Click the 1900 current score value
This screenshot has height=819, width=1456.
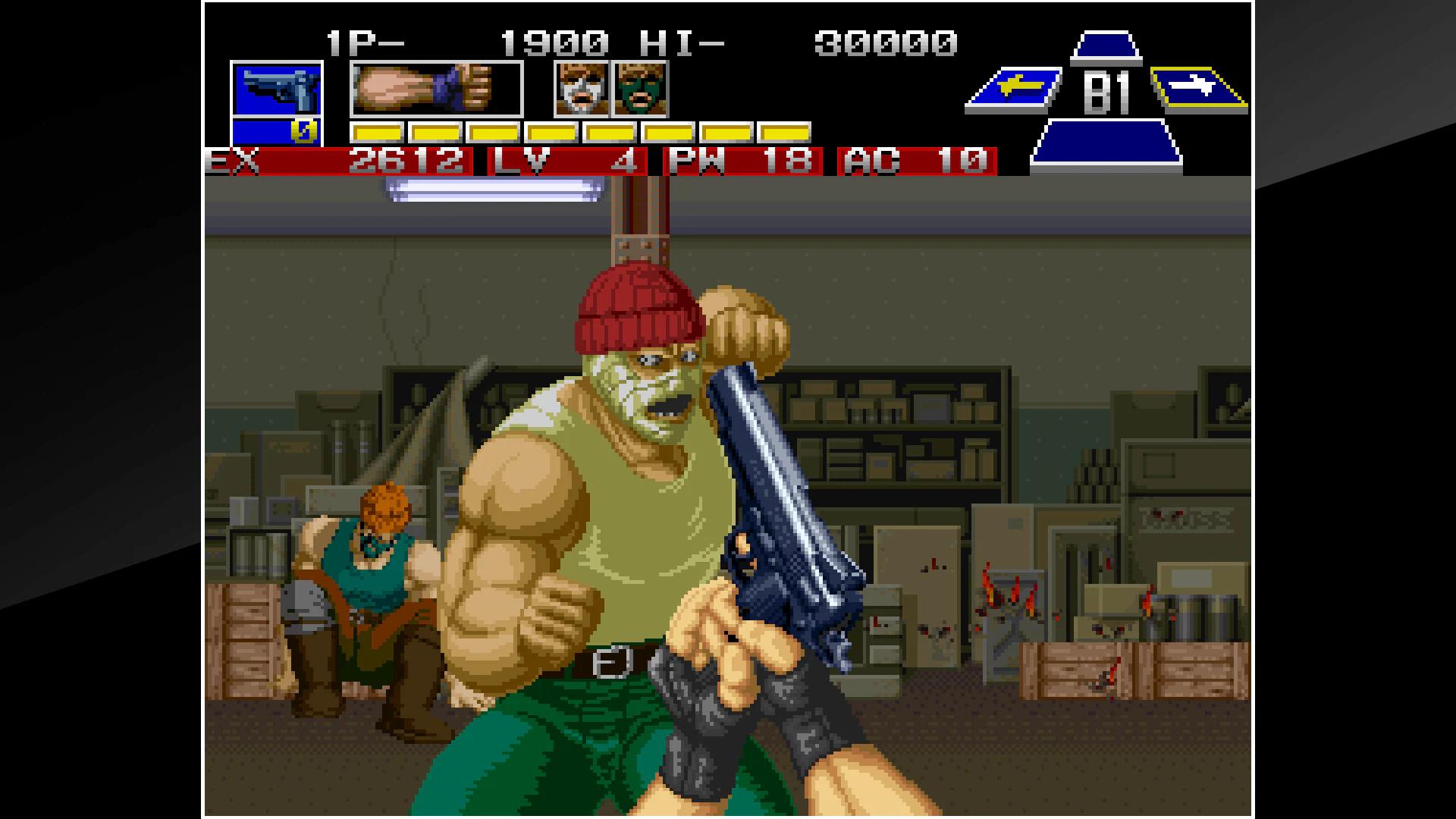556,43
